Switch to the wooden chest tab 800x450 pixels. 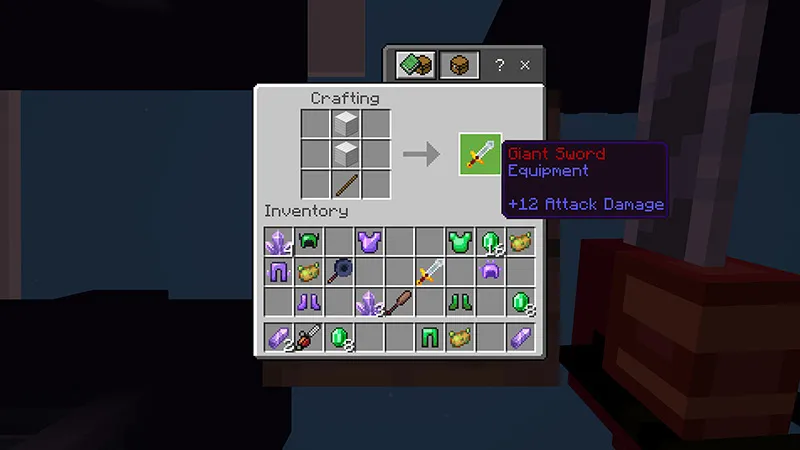pos(458,66)
